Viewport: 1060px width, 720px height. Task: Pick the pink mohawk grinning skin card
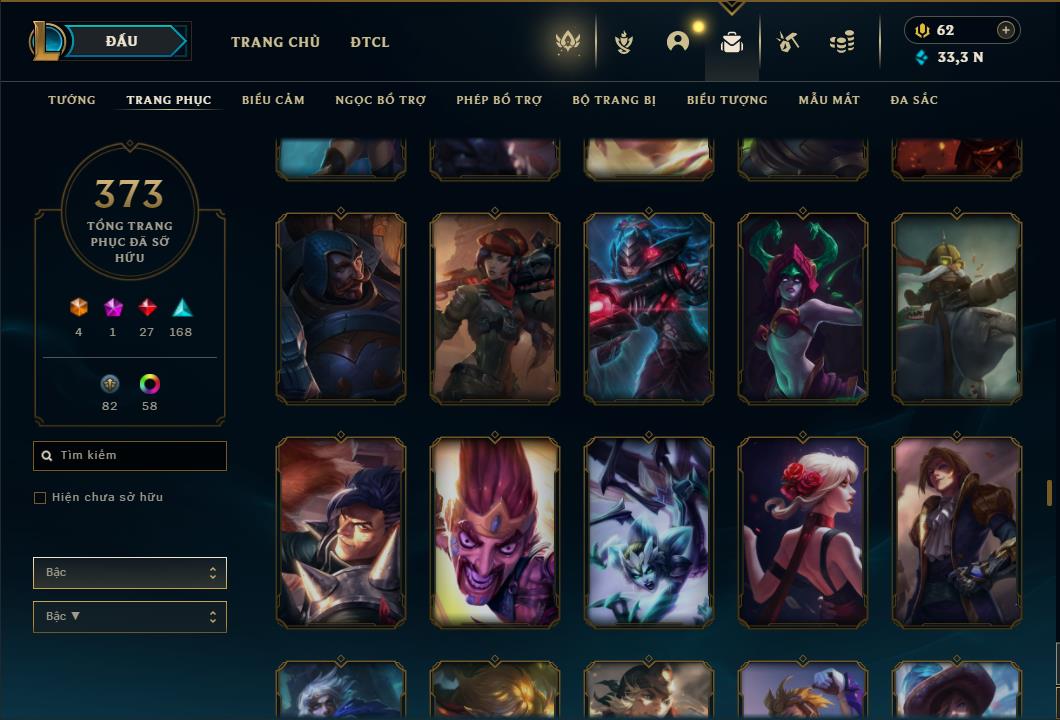coord(495,532)
